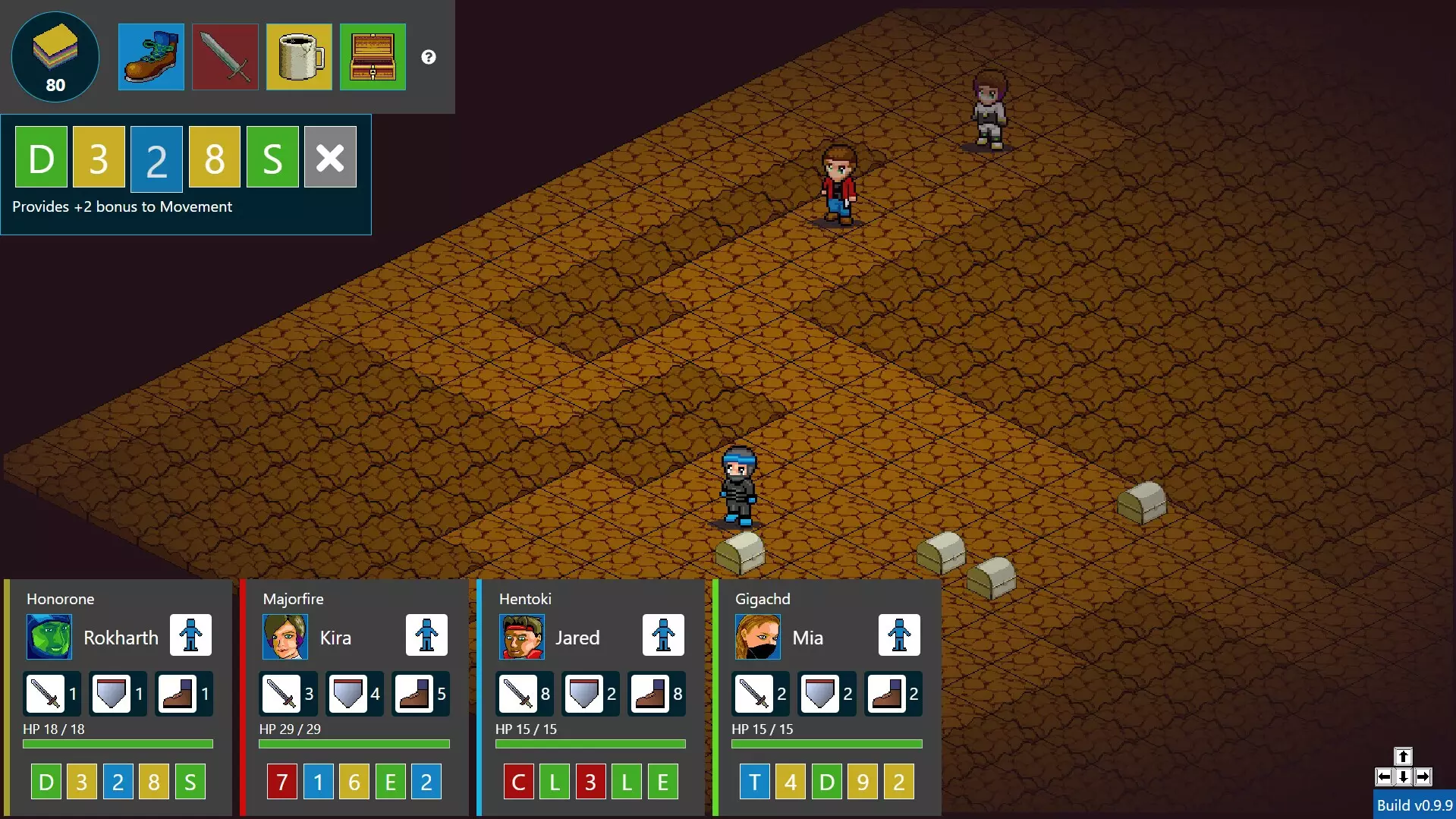Select Mia's blue T card
Image resolution: width=1456 pixels, height=819 pixels.
tap(754, 782)
